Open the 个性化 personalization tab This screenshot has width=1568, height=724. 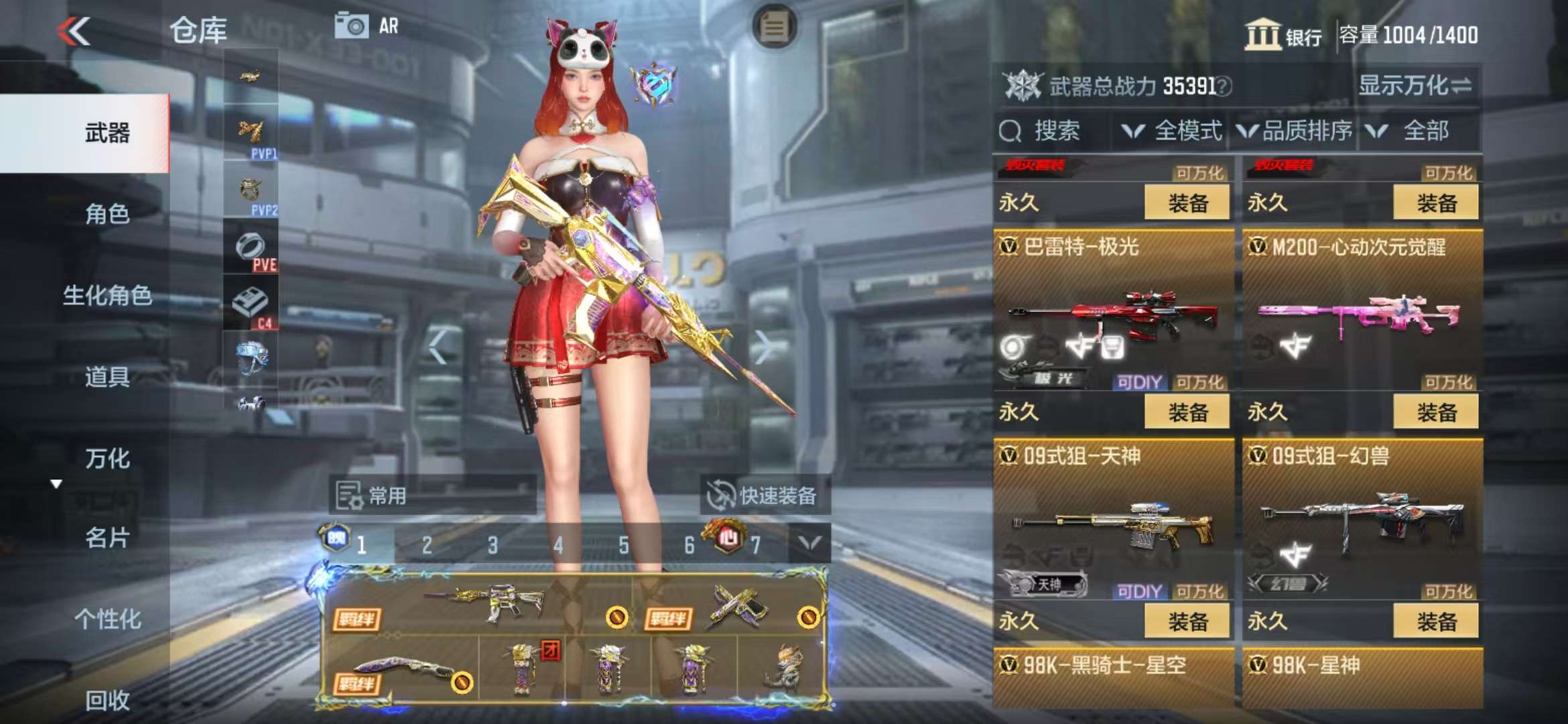click(x=107, y=619)
